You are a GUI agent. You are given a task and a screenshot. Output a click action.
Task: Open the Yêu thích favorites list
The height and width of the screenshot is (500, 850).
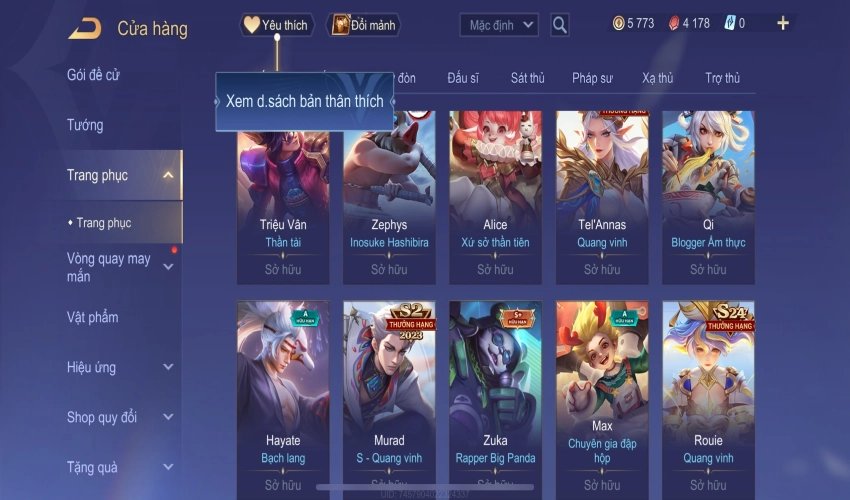pos(277,25)
